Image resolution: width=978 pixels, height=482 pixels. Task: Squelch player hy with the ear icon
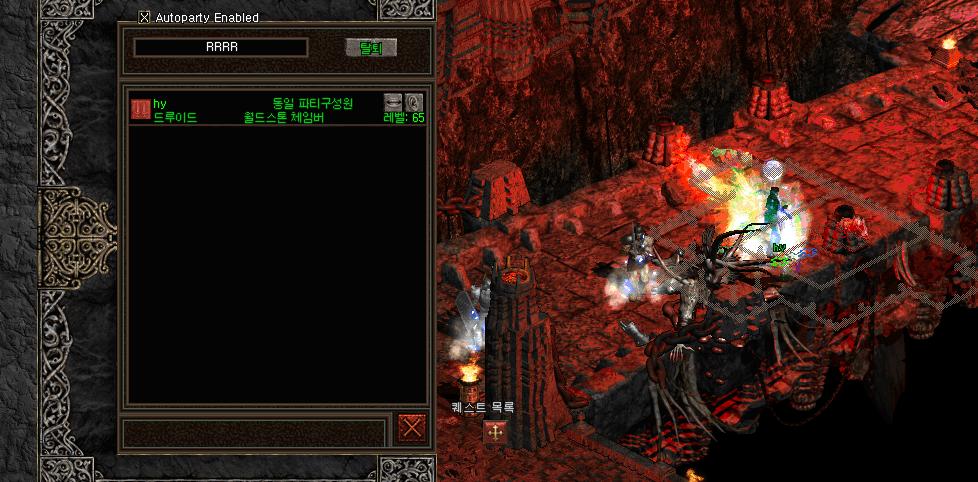[414, 102]
